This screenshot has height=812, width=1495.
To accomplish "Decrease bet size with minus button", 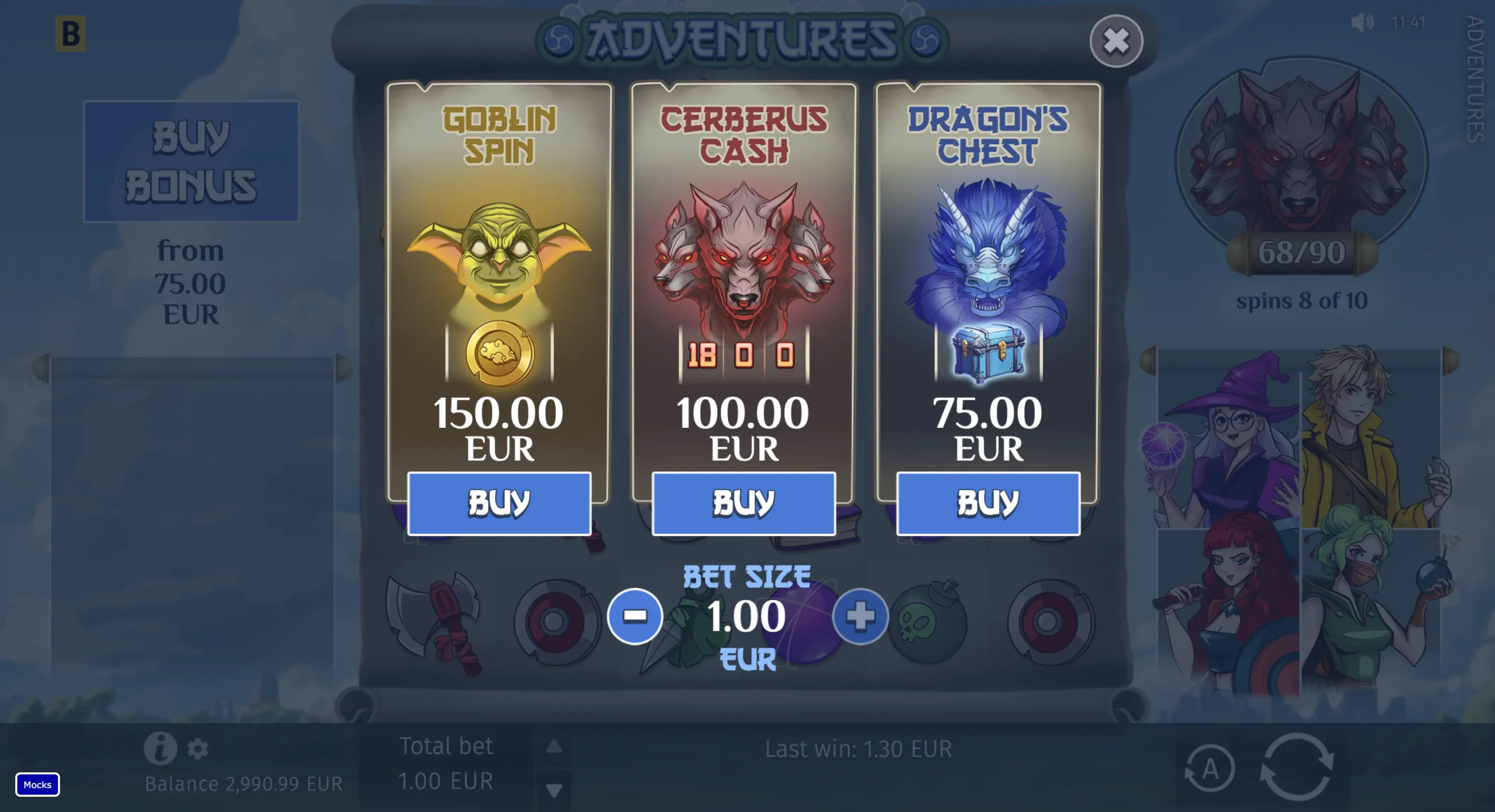I will [635, 616].
